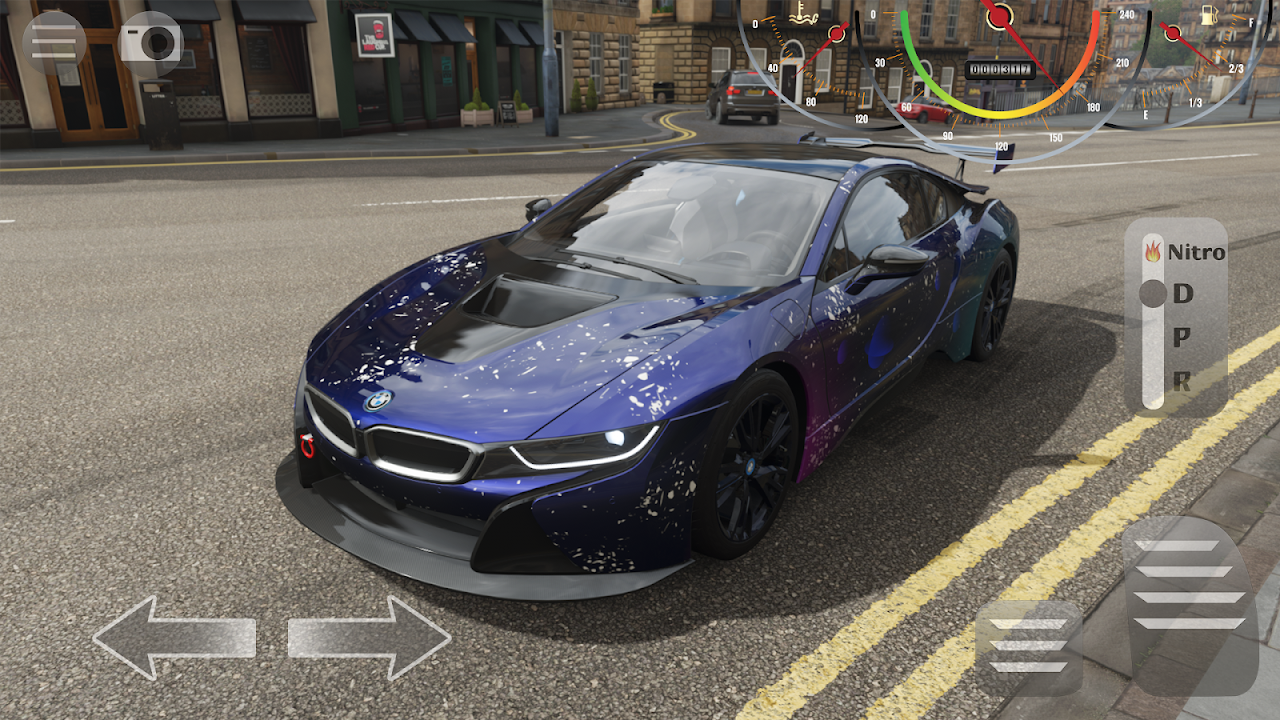Screen dimensions: 1280x720
Task: Open the hamburger menu button
Action: (53, 42)
